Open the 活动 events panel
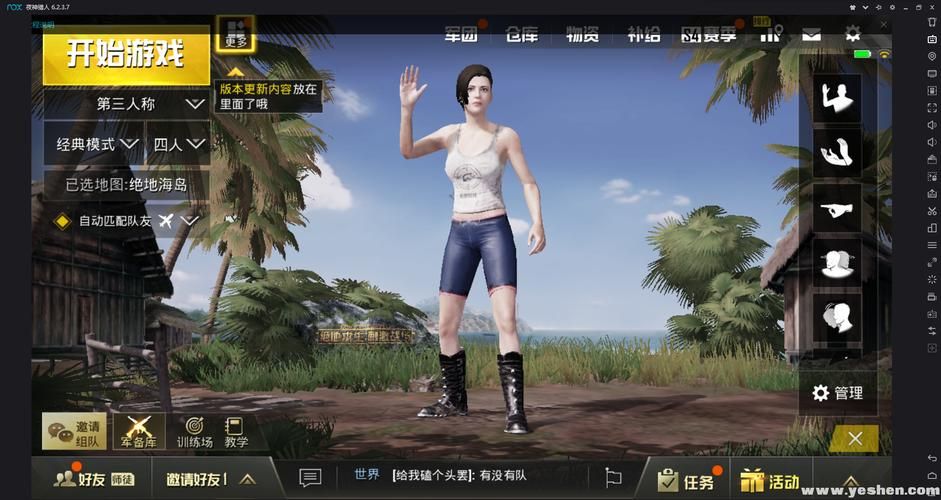 pyautogui.click(x=771, y=481)
